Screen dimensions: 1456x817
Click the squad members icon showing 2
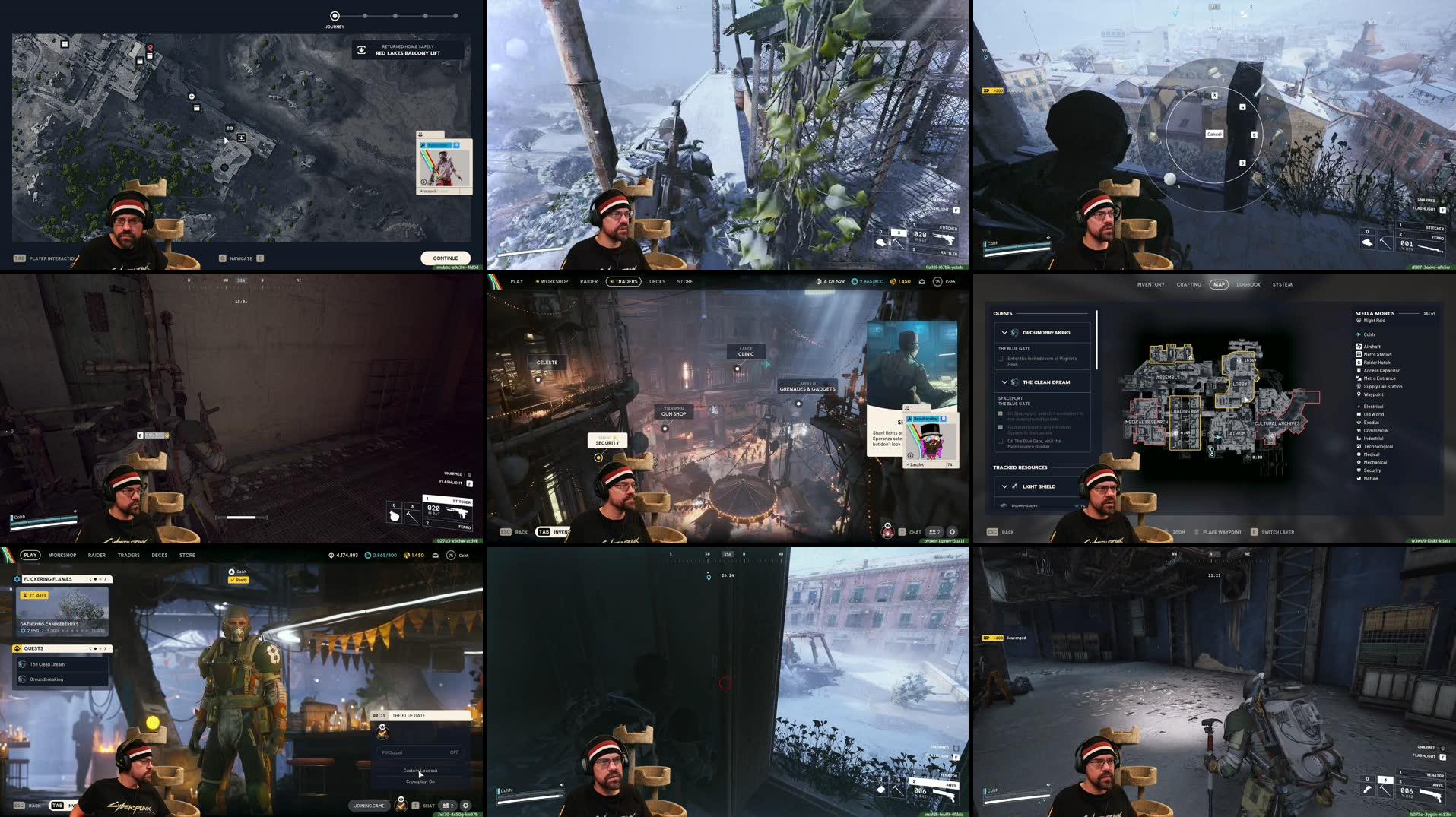click(x=447, y=806)
